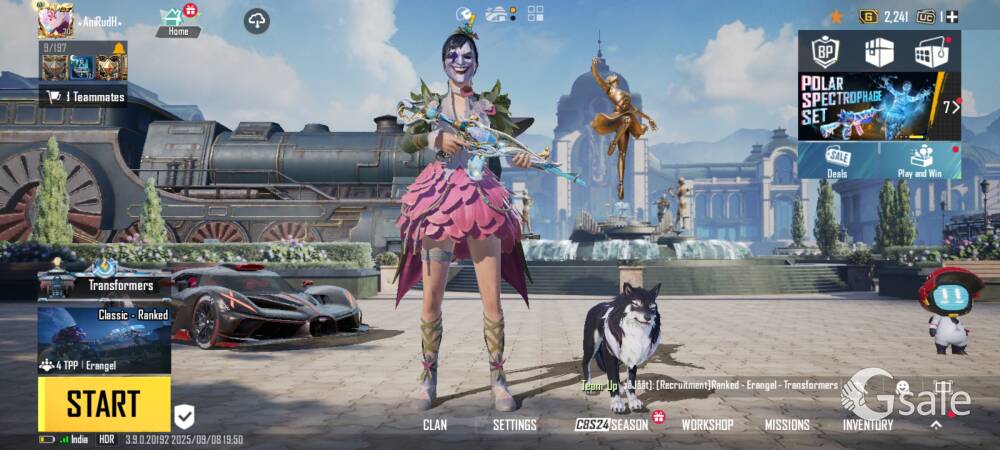This screenshot has height=450, width=1000.
Task: View the Missions list
Action: pos(787,425)
